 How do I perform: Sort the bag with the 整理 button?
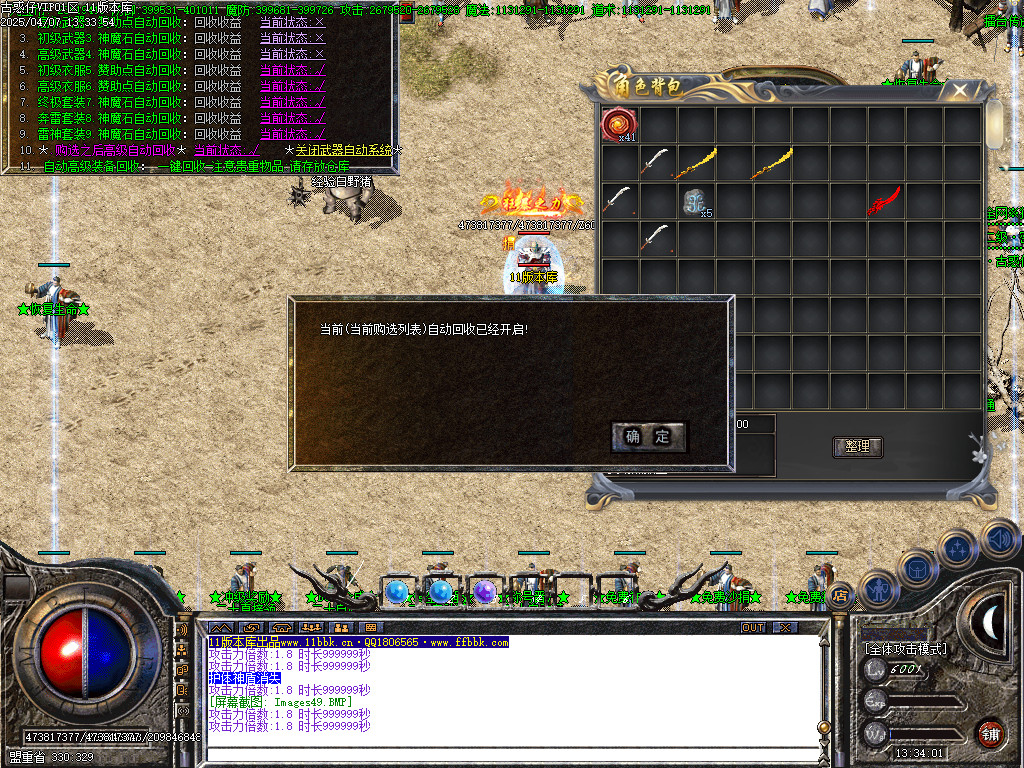857,447
